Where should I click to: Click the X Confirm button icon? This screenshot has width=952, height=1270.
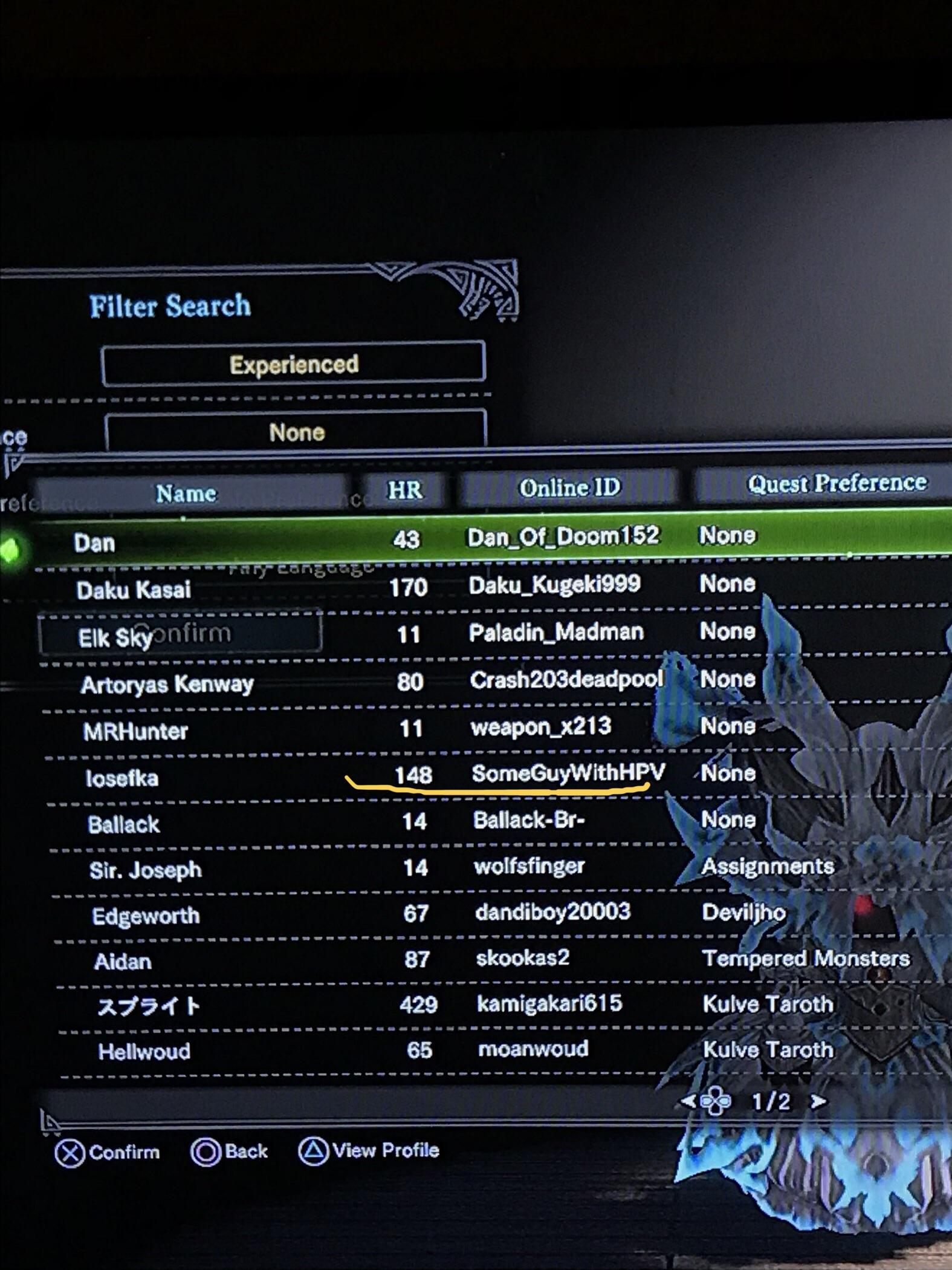click(x=68, y=1151)
